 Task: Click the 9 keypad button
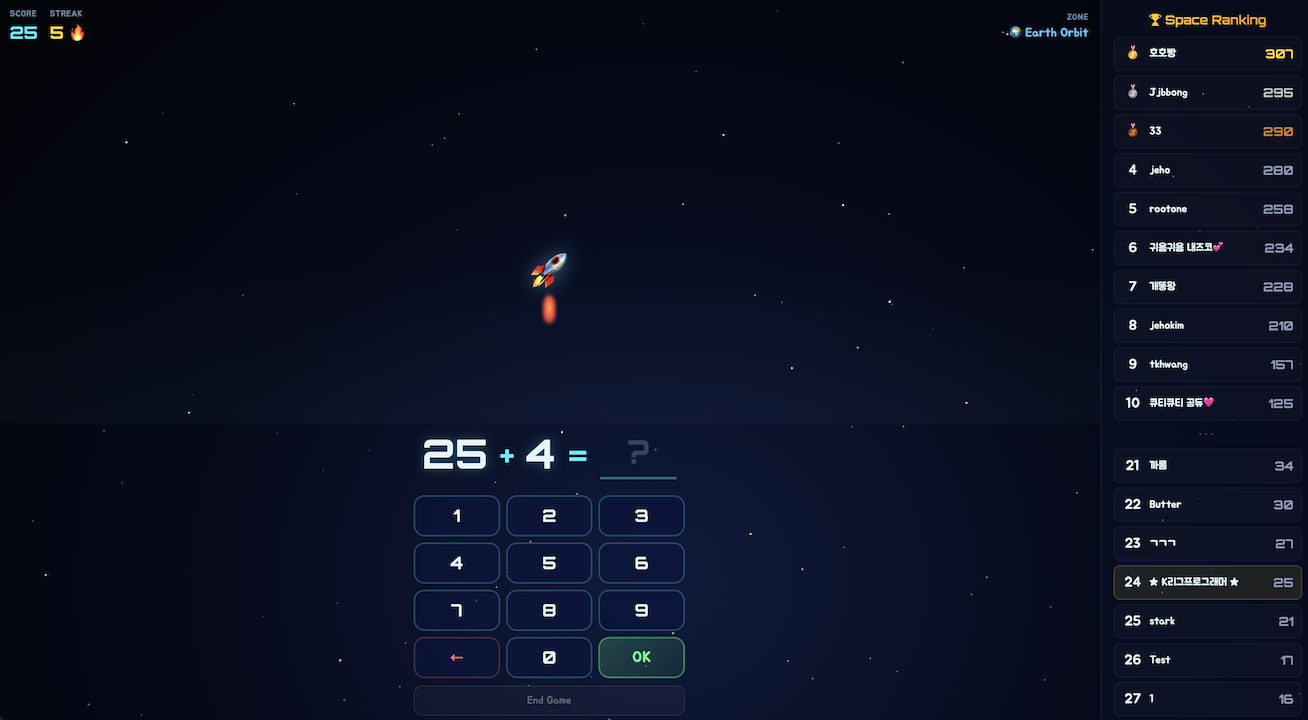(641, 610)
